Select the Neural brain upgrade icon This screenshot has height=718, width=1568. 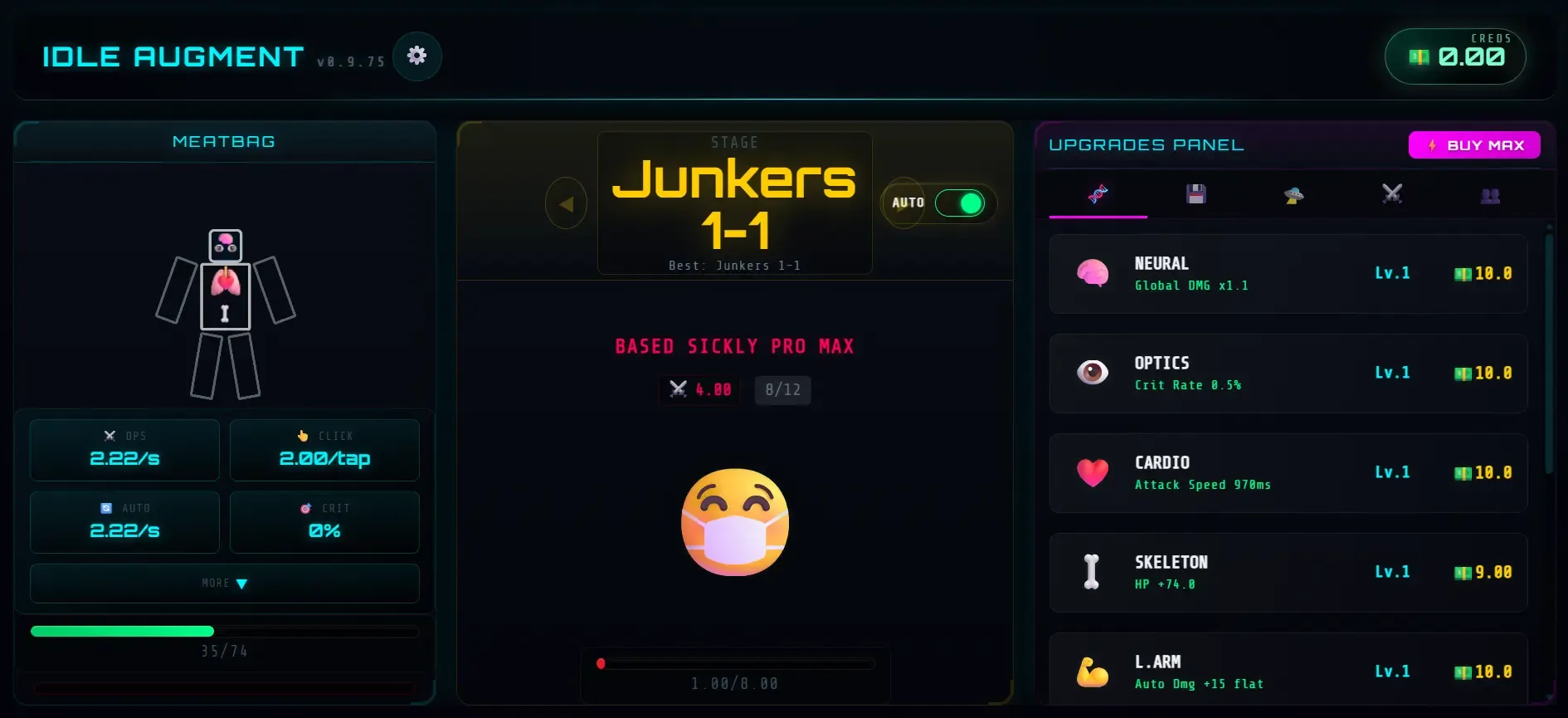pyautogui.click(x=1093, y=273)
